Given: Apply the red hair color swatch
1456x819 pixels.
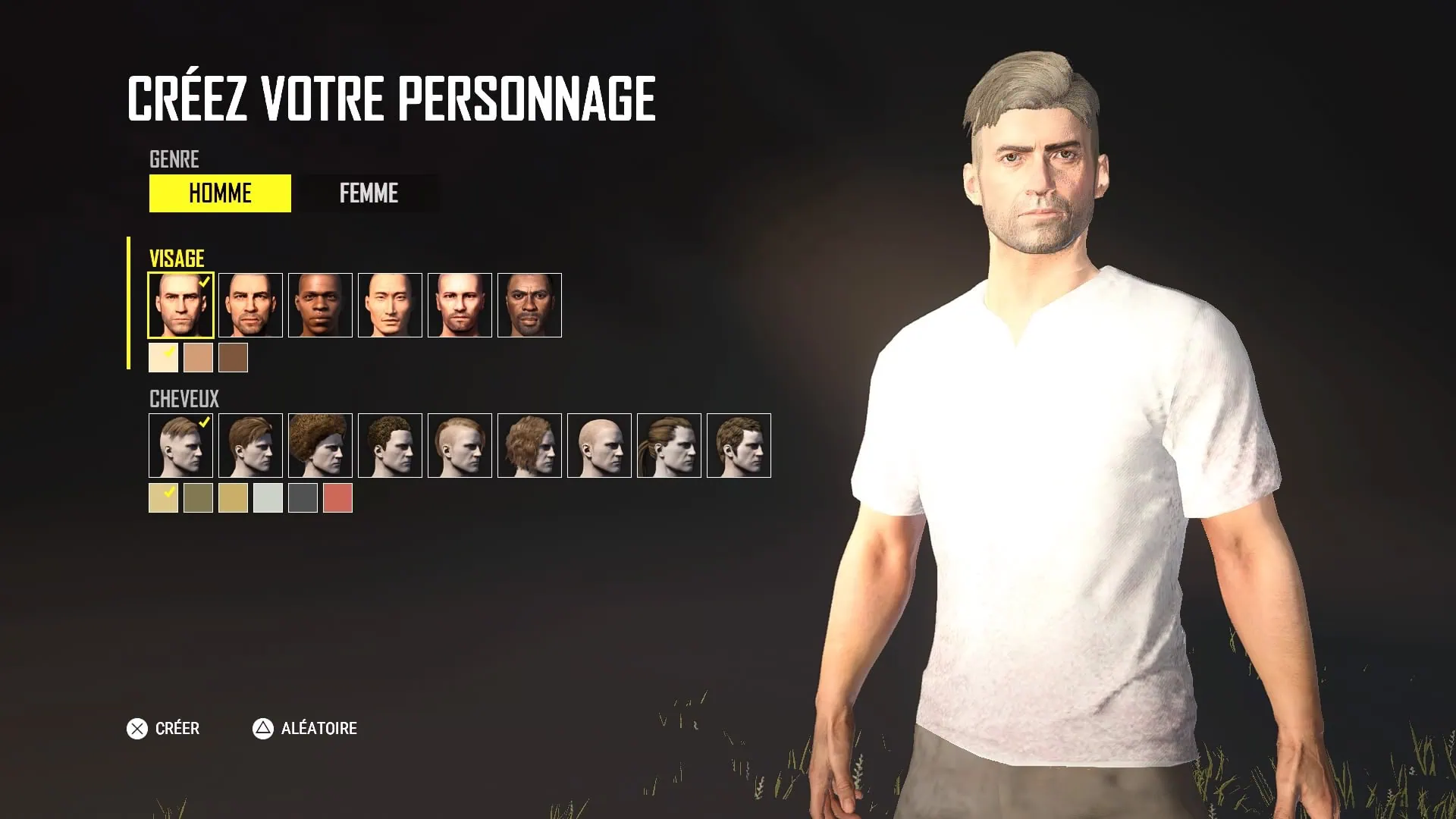Looking at the screenshot, I should (337, 498).
